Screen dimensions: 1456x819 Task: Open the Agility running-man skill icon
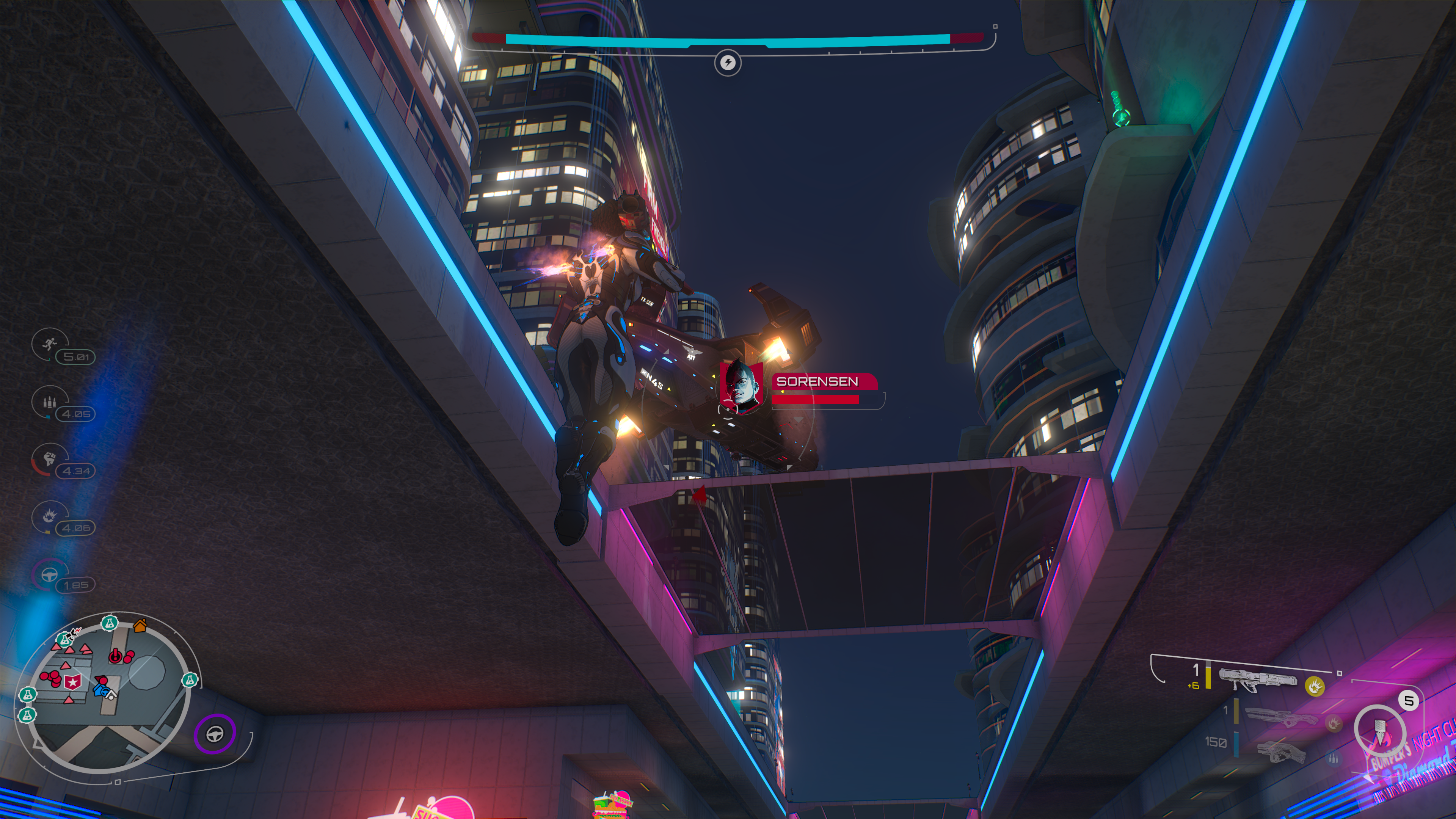49,343
